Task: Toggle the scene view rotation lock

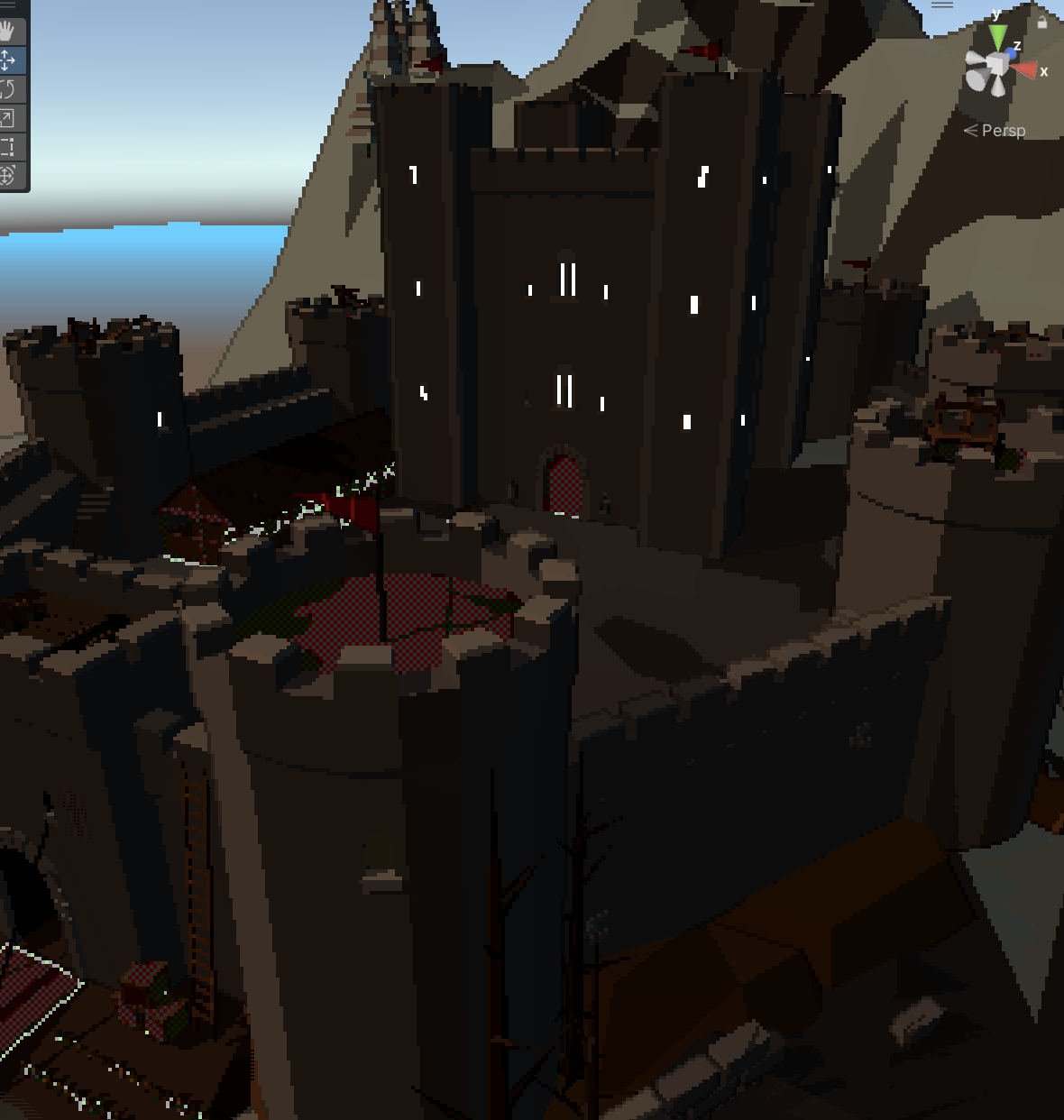Action: [1042, 22]
